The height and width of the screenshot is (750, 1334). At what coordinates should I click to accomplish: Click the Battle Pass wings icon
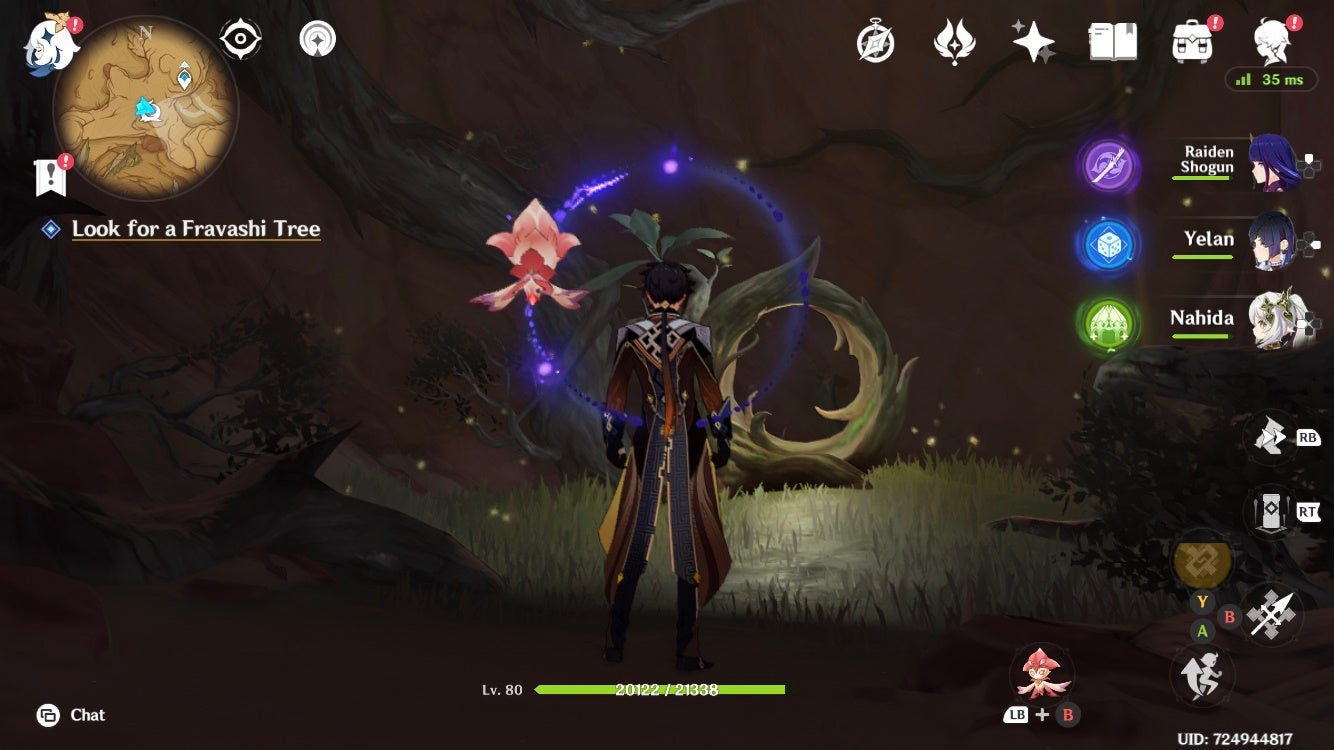pos(953,40)
